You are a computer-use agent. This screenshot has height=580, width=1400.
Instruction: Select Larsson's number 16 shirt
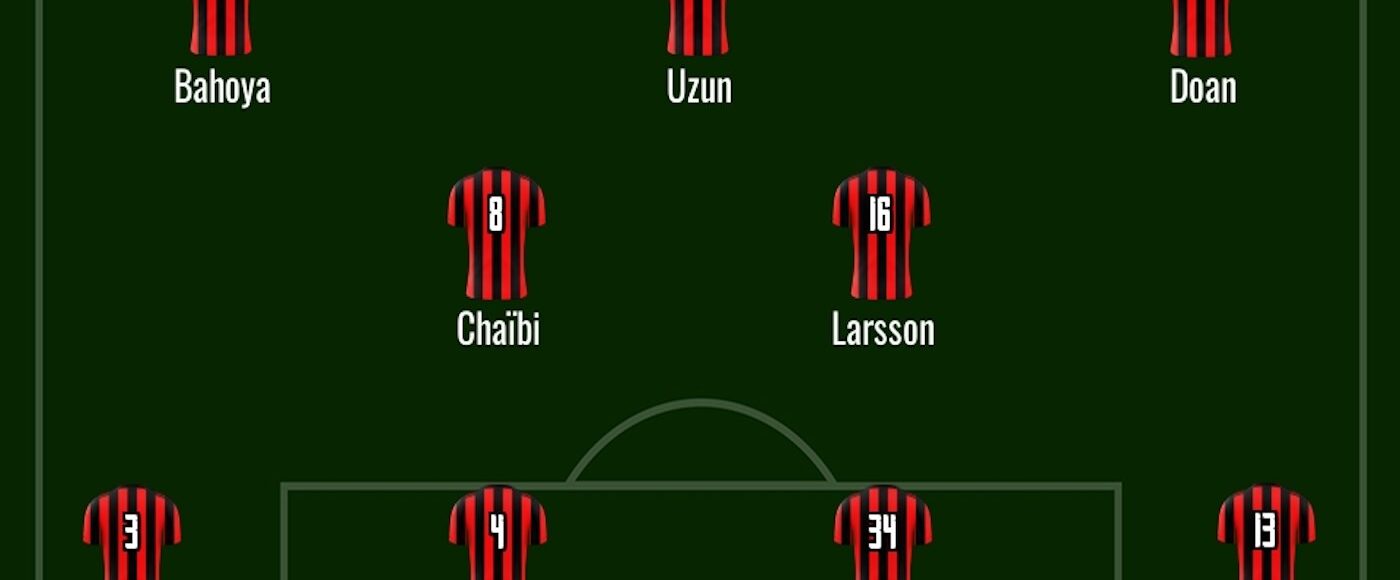(x=881, y=234)
